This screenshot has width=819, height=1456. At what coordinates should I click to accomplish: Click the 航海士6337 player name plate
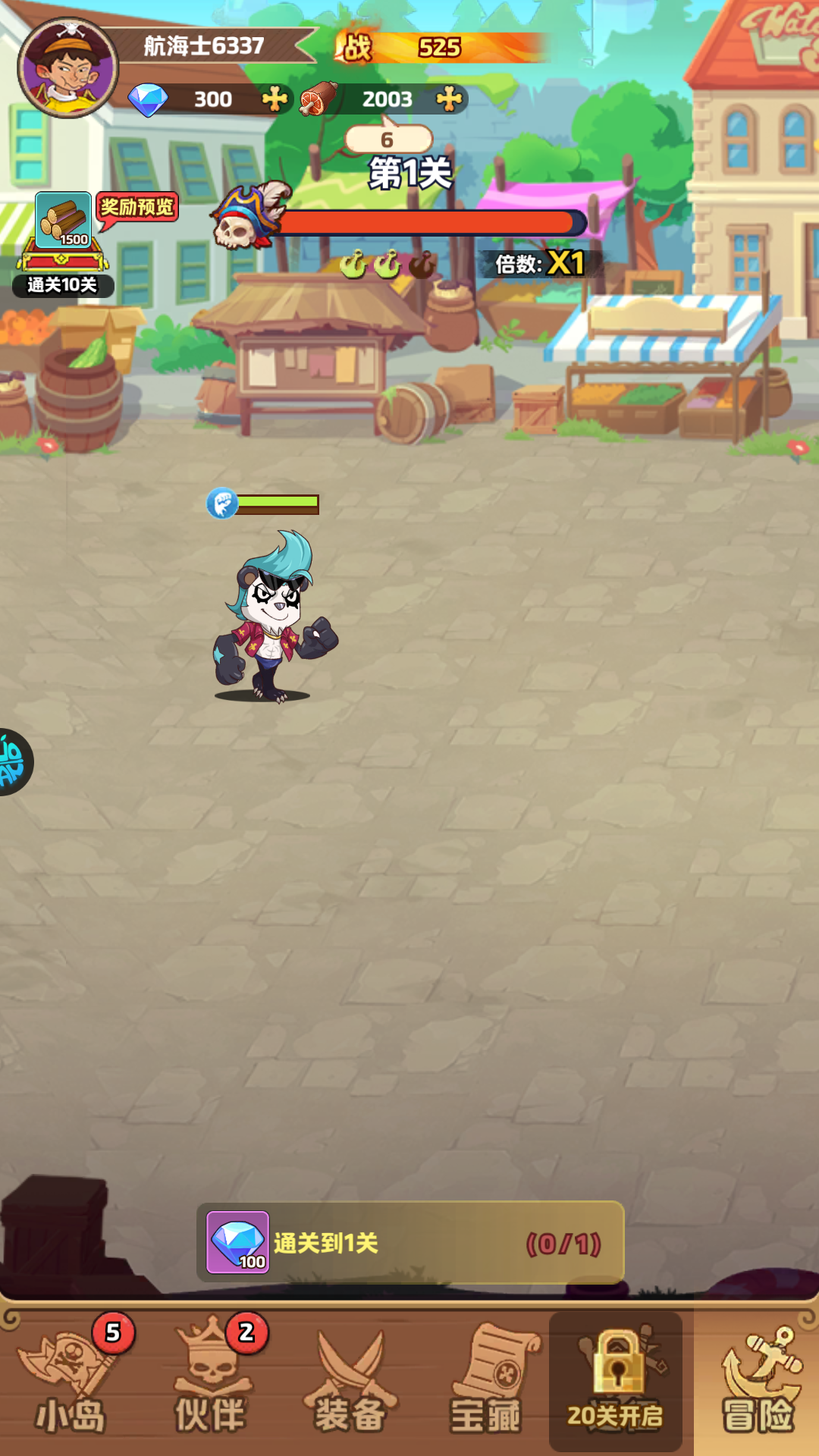(205, 46)
